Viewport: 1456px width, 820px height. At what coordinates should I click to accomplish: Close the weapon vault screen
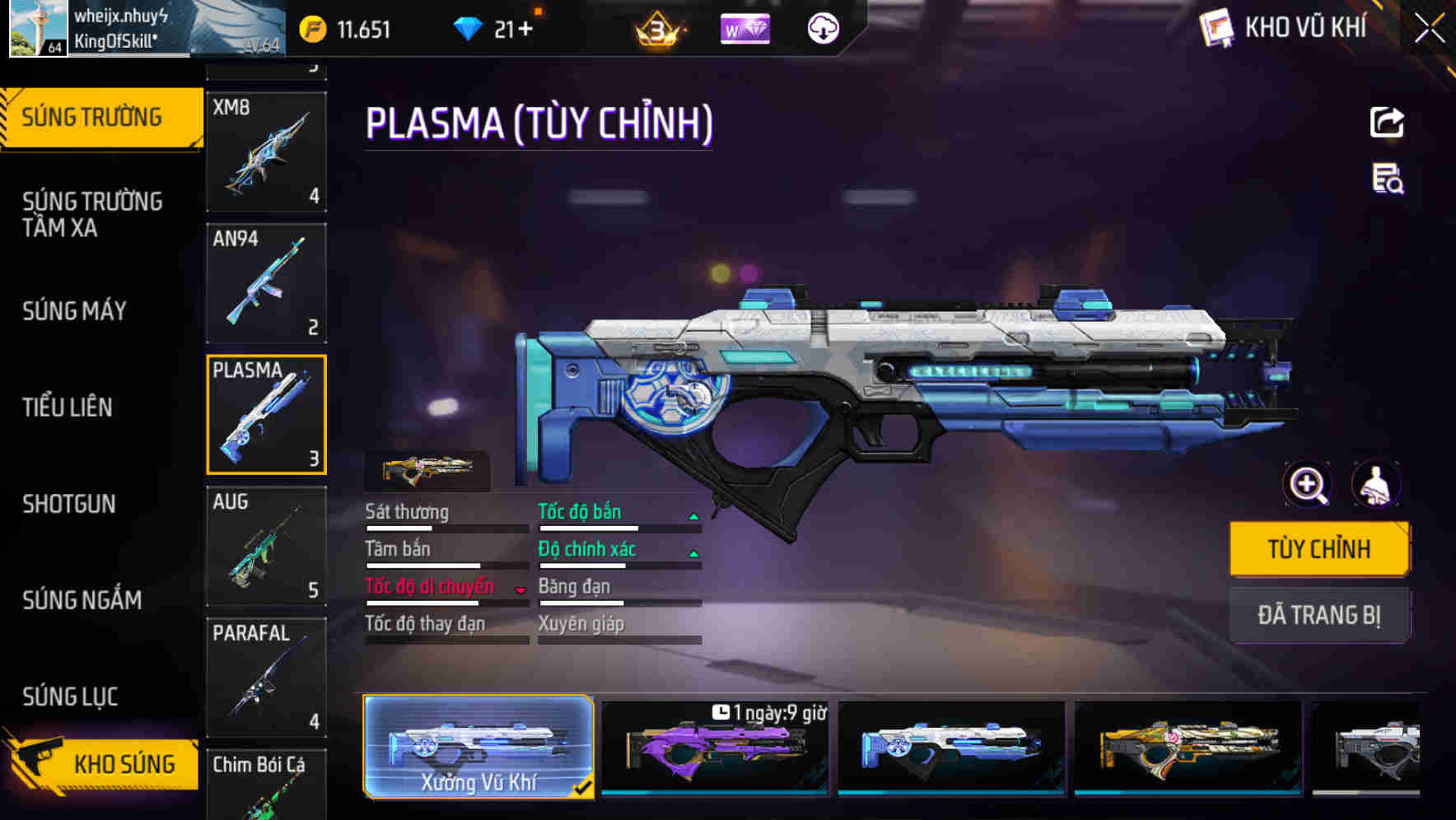coord(1429,29)
